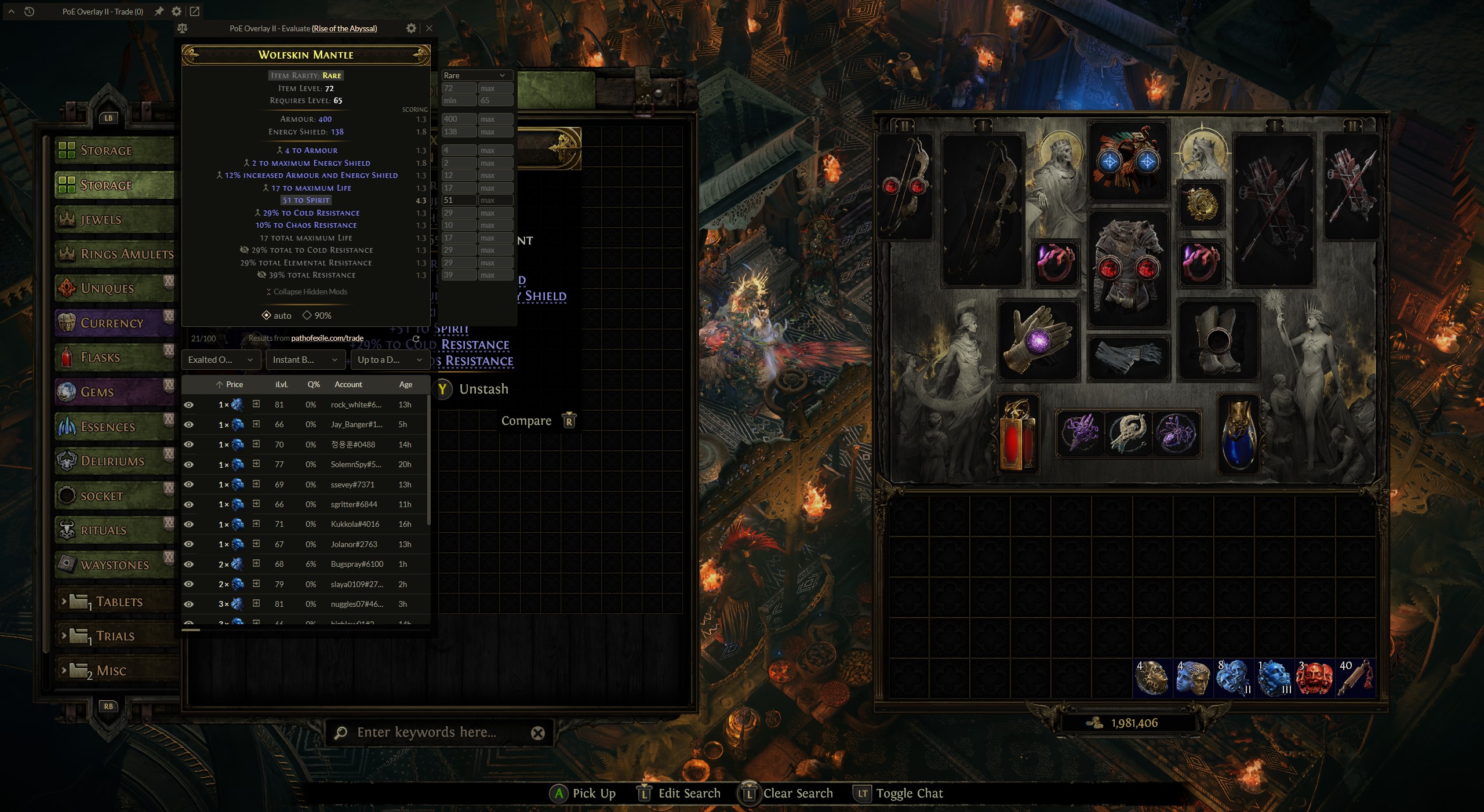This screenshot has width=1484, height=812.
Task: Expand the Tablets stash folder
Action: point(119,602)
